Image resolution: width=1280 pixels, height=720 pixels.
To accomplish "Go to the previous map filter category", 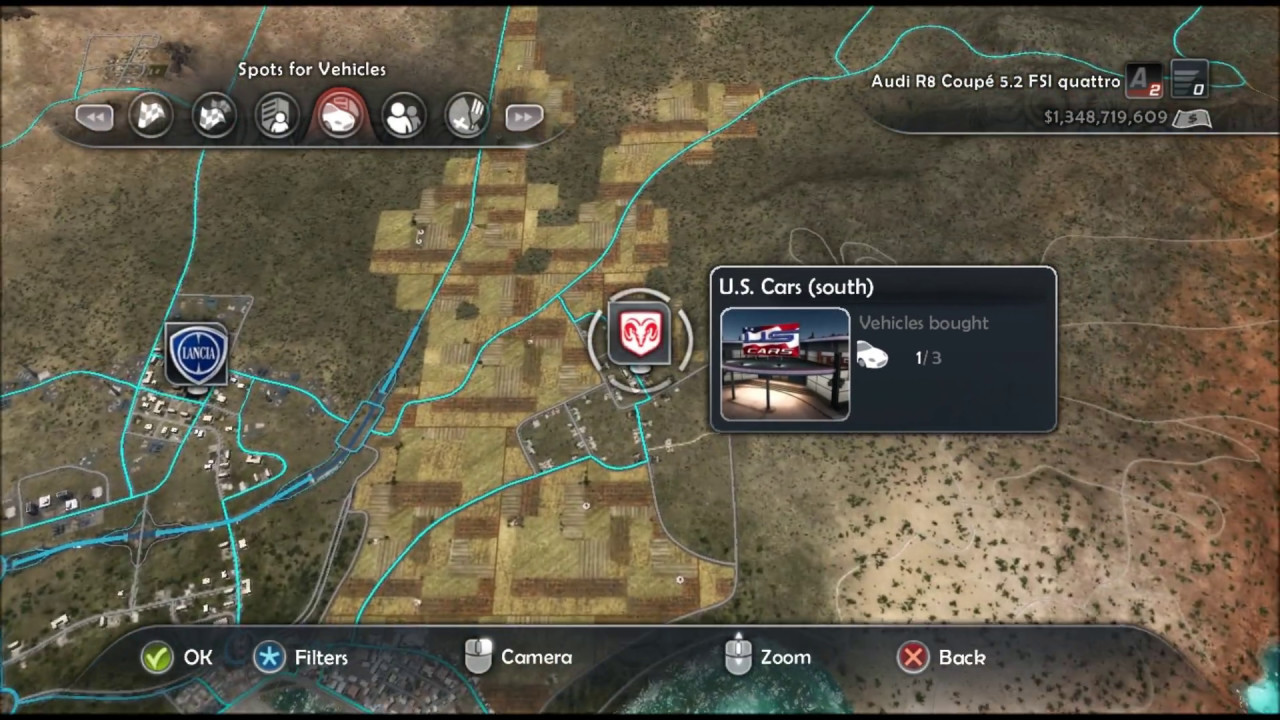I will pyautogui.click(x=94, y=117).
